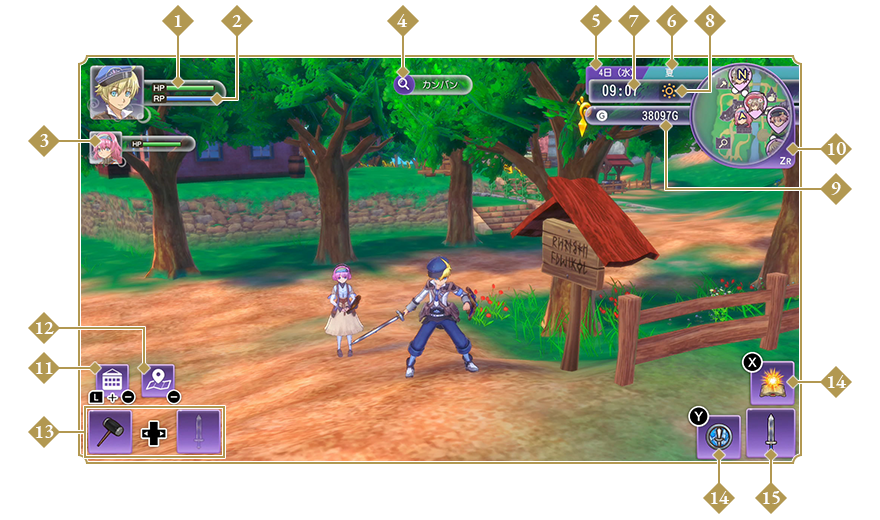The width and height of the screenshot is (880, 520).
Task: Click the sun weather icon
Action: [x=667, y=90]
